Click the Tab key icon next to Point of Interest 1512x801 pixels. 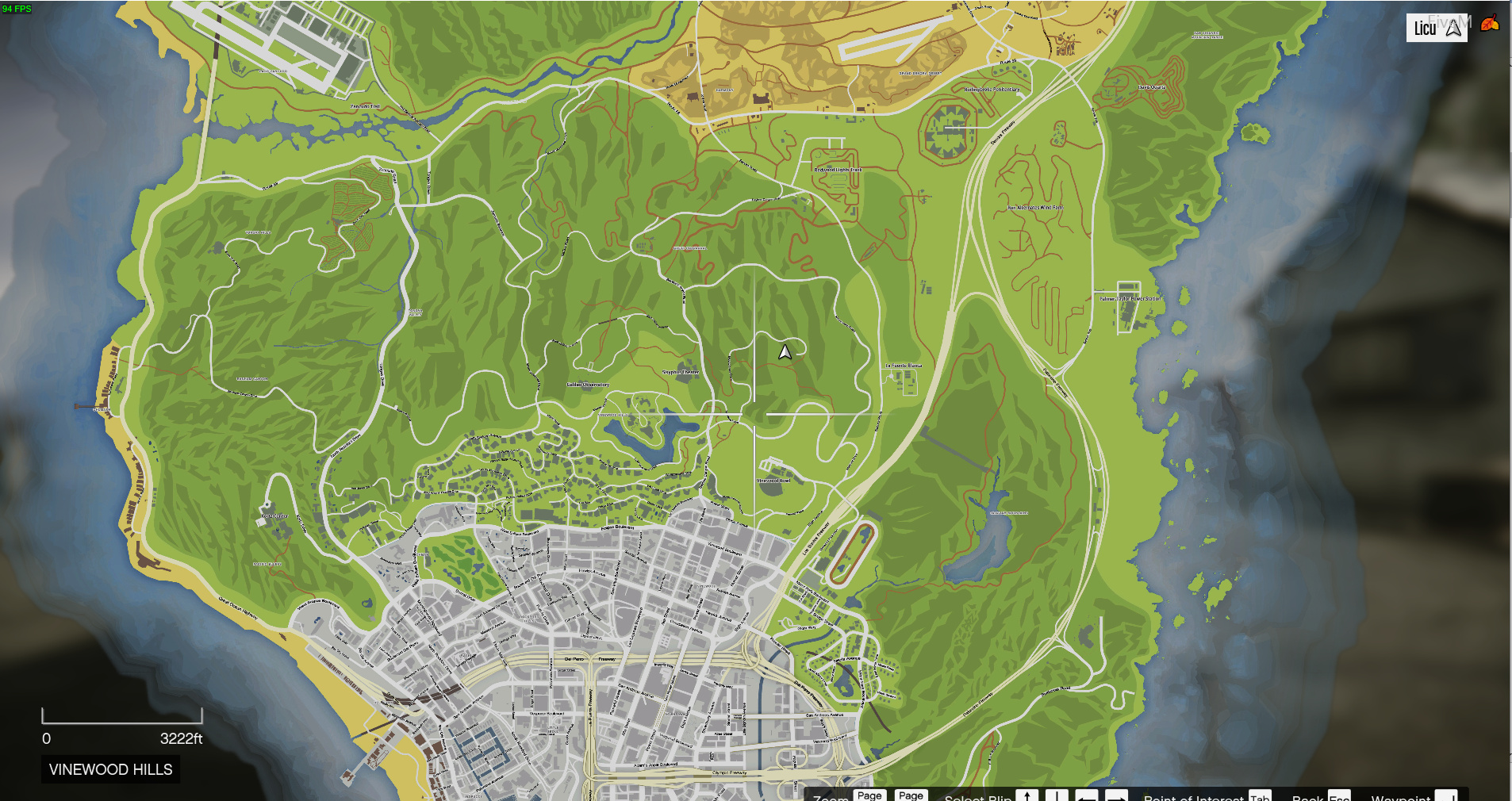1261,795
